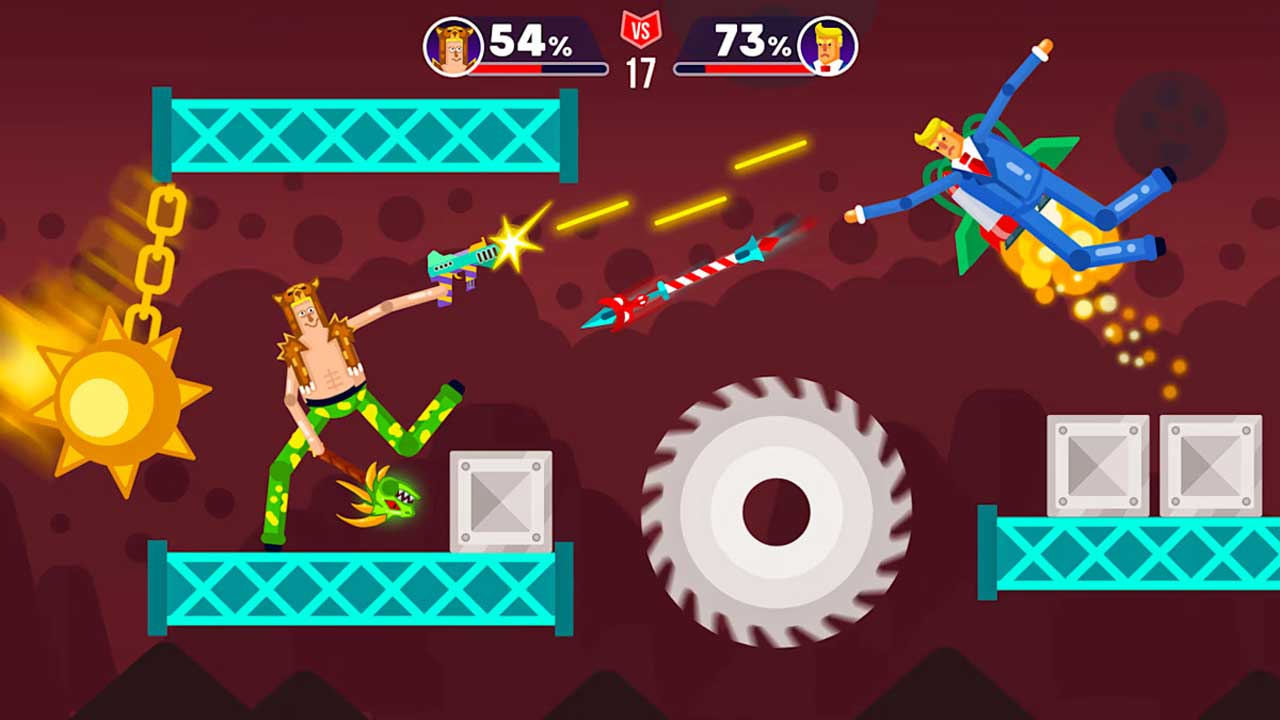Click the tiger-hood player portrait

pos(453,46)
